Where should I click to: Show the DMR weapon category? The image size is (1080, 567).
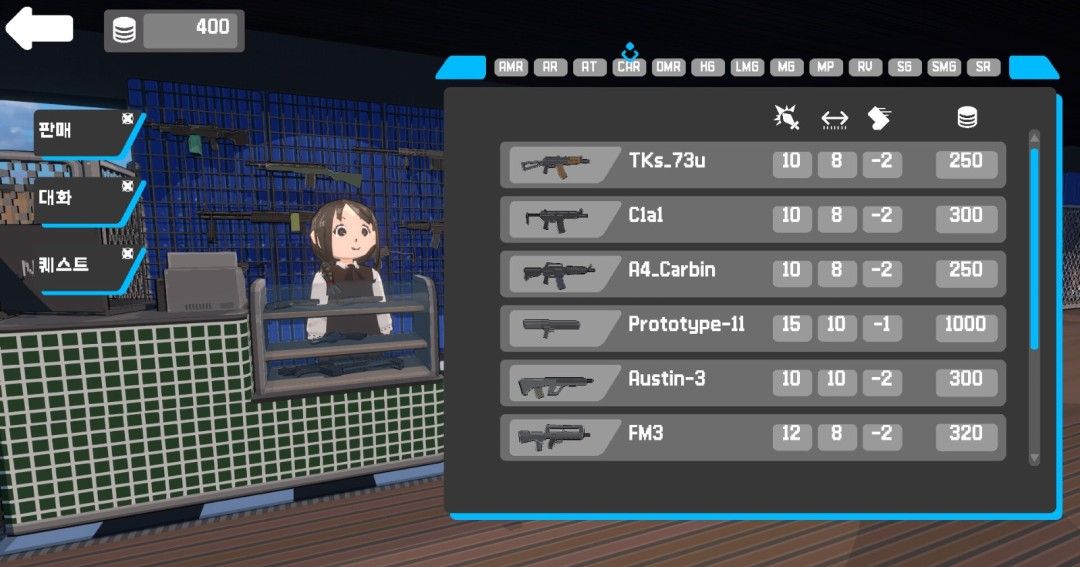pos(668,67)
